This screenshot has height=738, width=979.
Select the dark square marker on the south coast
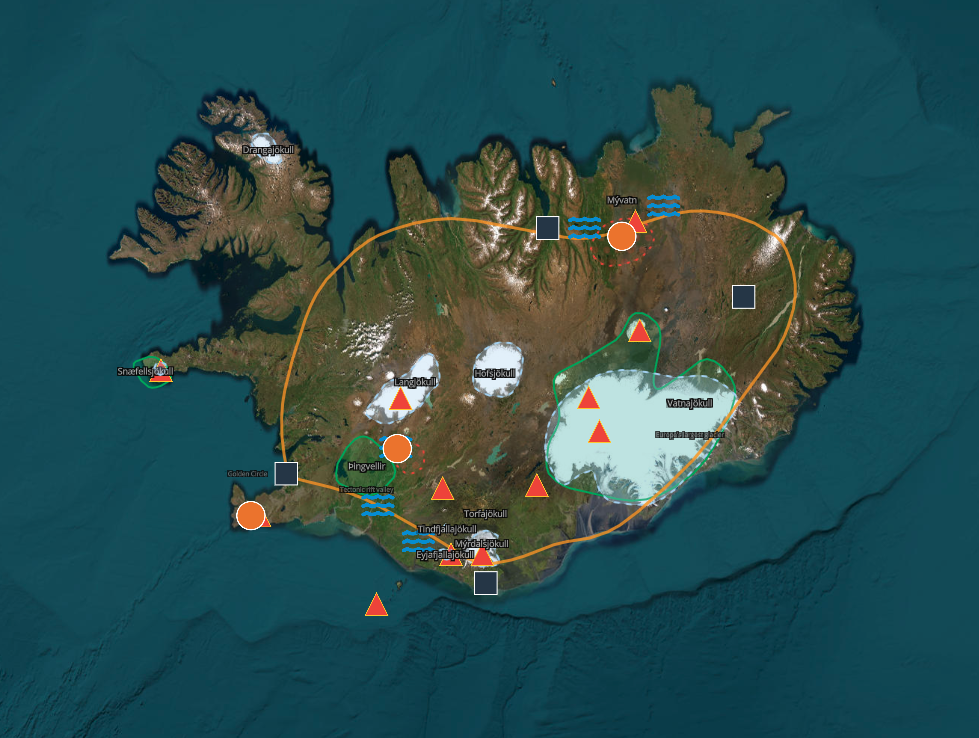tap(486, 582)
